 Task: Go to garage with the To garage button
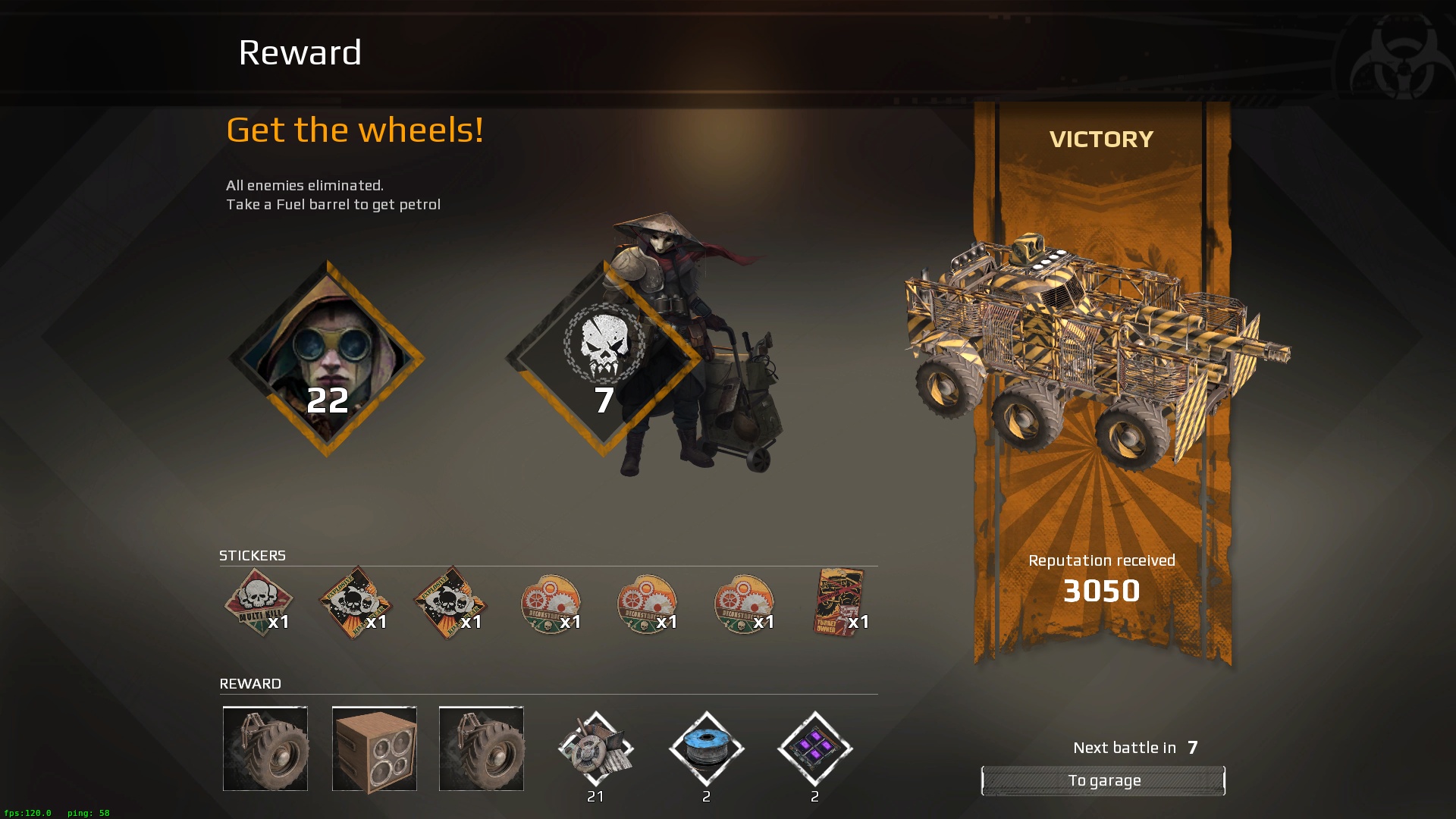pyautogui.click(x=1103, y=780)
